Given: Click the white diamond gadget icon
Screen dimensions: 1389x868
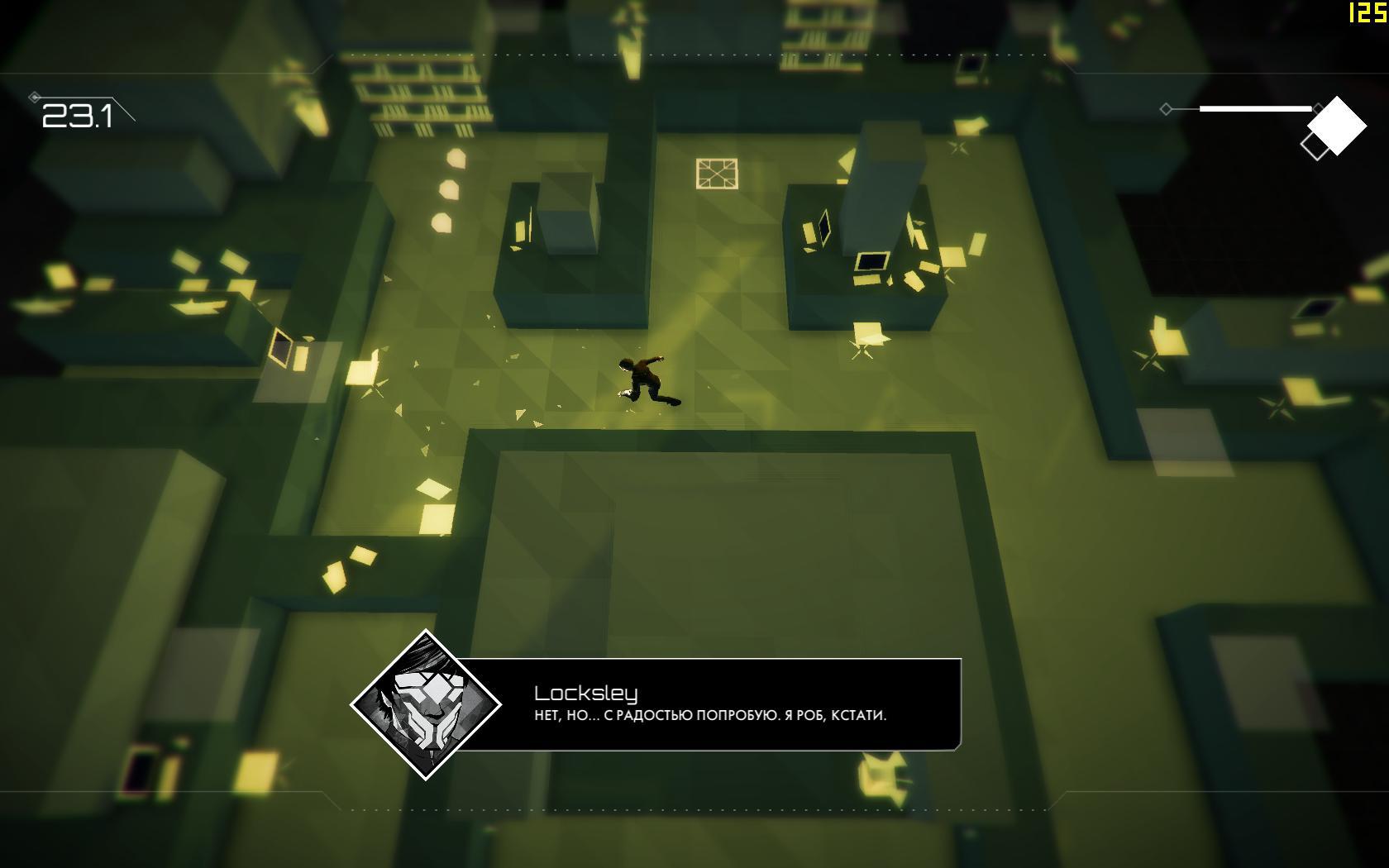Looking at the screenshot, I should [x=1336, y=125].
